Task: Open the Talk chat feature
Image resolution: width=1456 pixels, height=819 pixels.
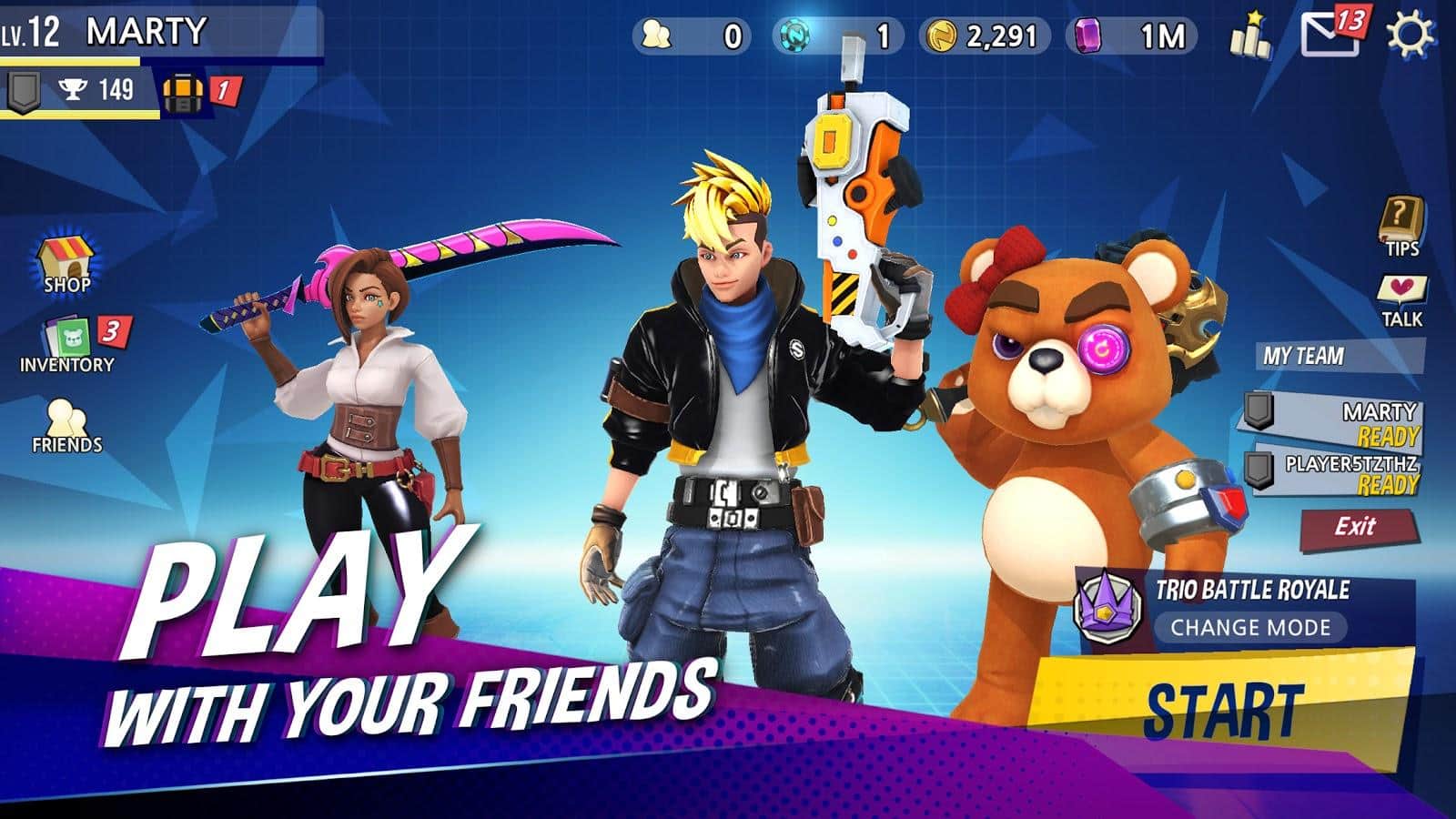Action: tap(1401, 300)
